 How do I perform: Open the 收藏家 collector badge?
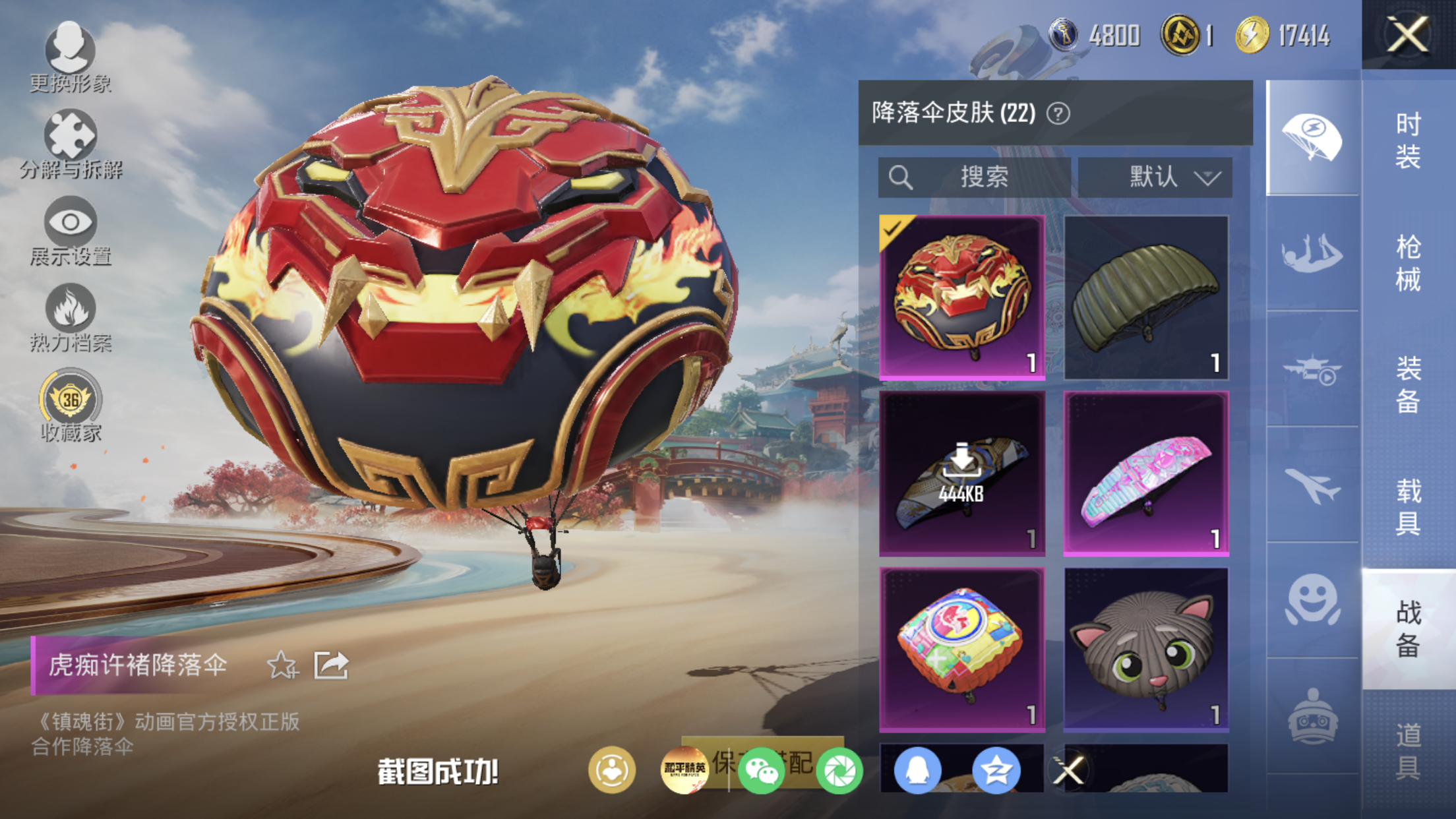tap(71, 405)
